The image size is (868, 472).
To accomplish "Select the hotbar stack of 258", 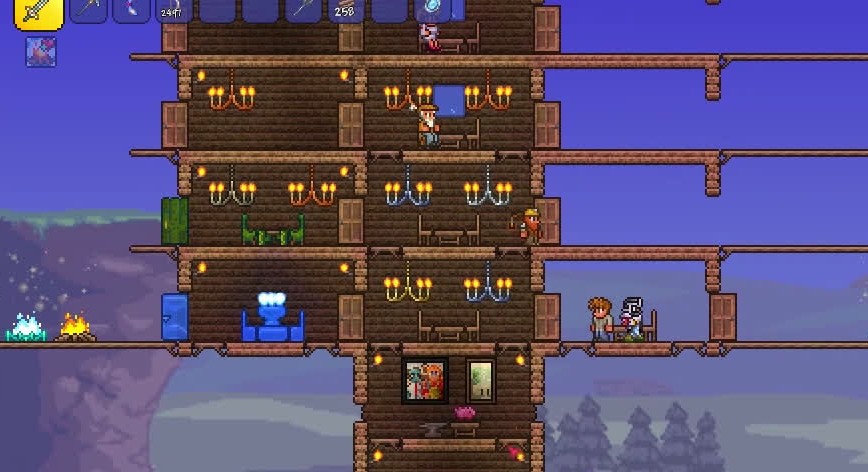I will click(x=346, y=10).
